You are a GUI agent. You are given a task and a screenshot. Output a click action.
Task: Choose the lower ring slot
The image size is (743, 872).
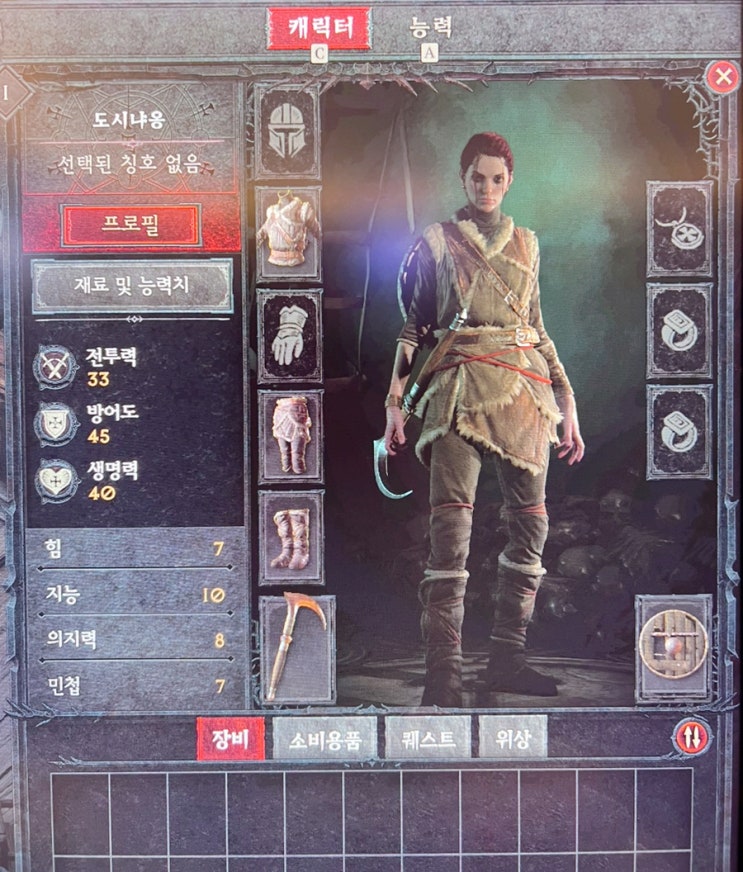679,431
